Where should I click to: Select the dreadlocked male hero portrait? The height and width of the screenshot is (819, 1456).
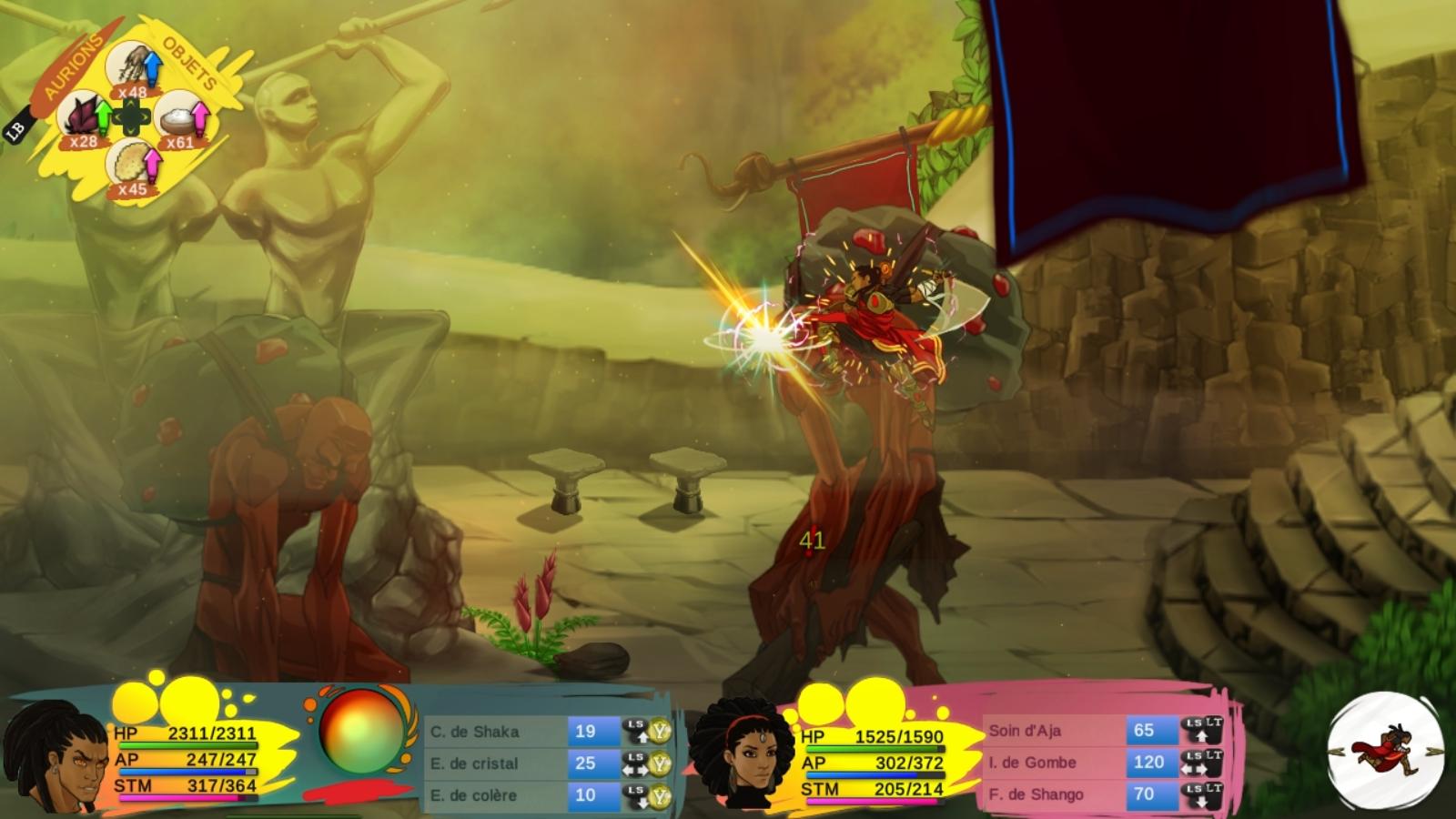(56, 756)
